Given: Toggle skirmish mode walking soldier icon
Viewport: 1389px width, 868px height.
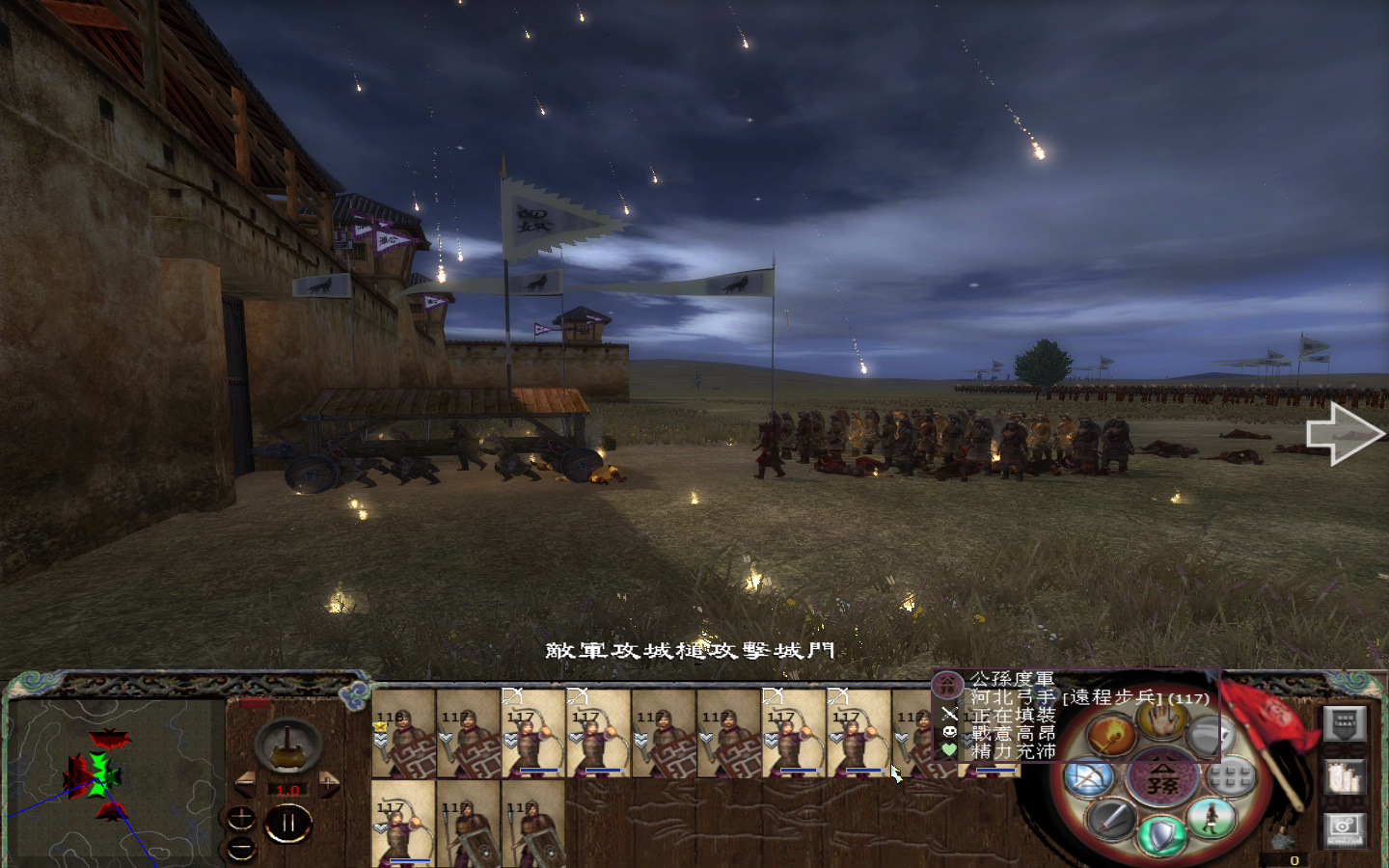Looking at the screenshot, I should [1211, 821].
